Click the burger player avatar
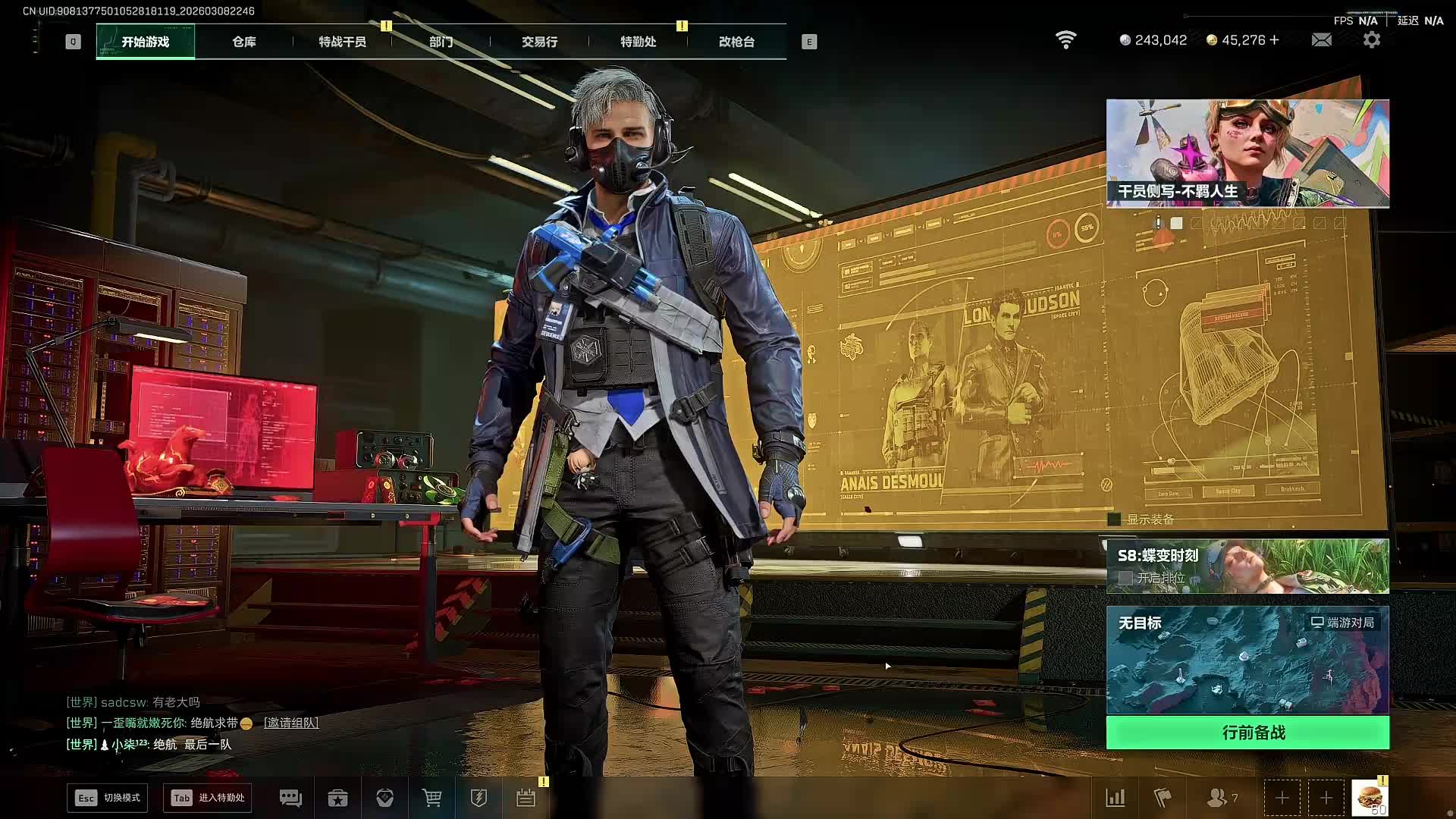The image size is (1456, 819). [x=1370, y=798]
